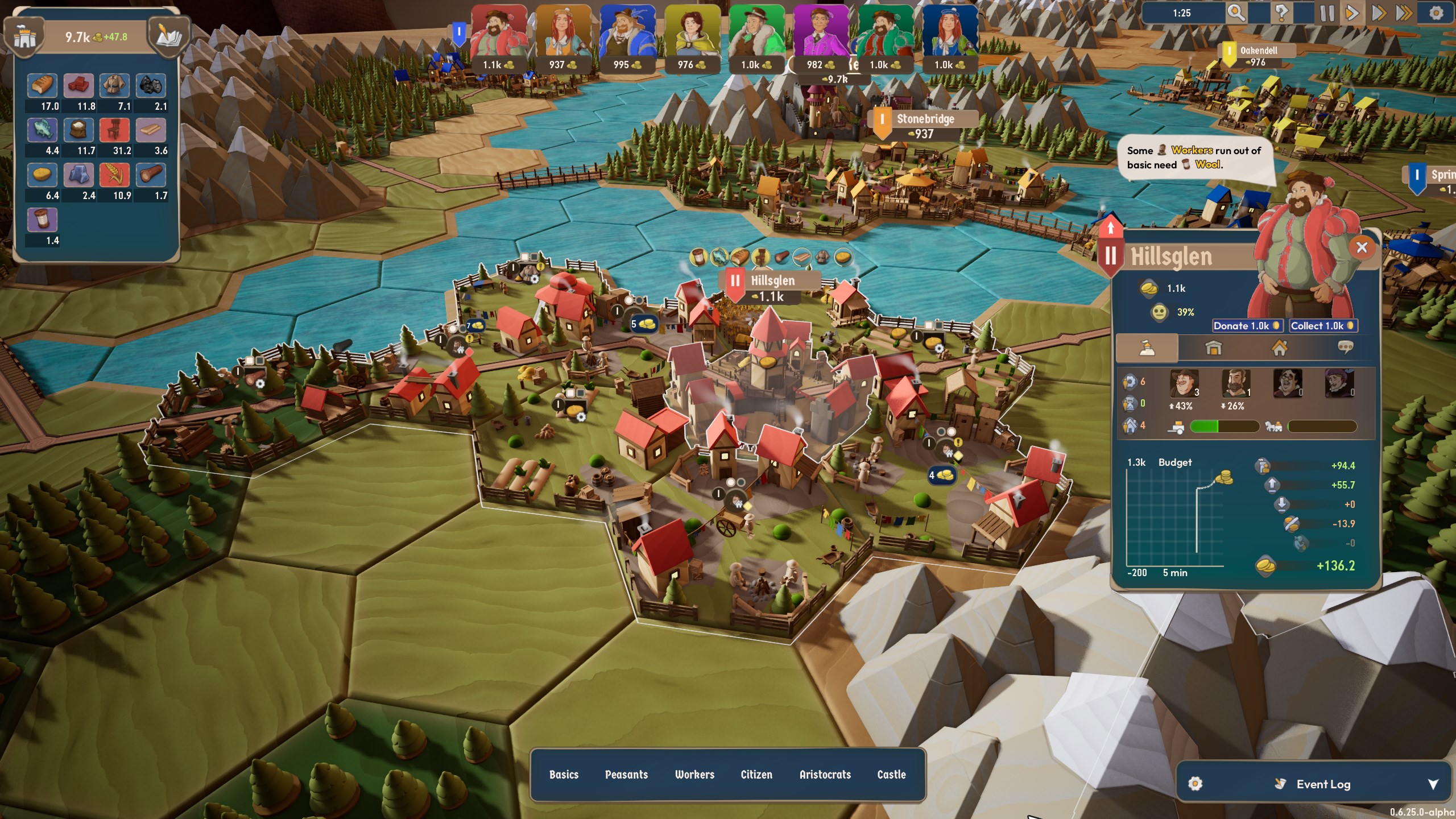Open settings with the top gear icon
1456x819 pixels.
click(1436, 13)
